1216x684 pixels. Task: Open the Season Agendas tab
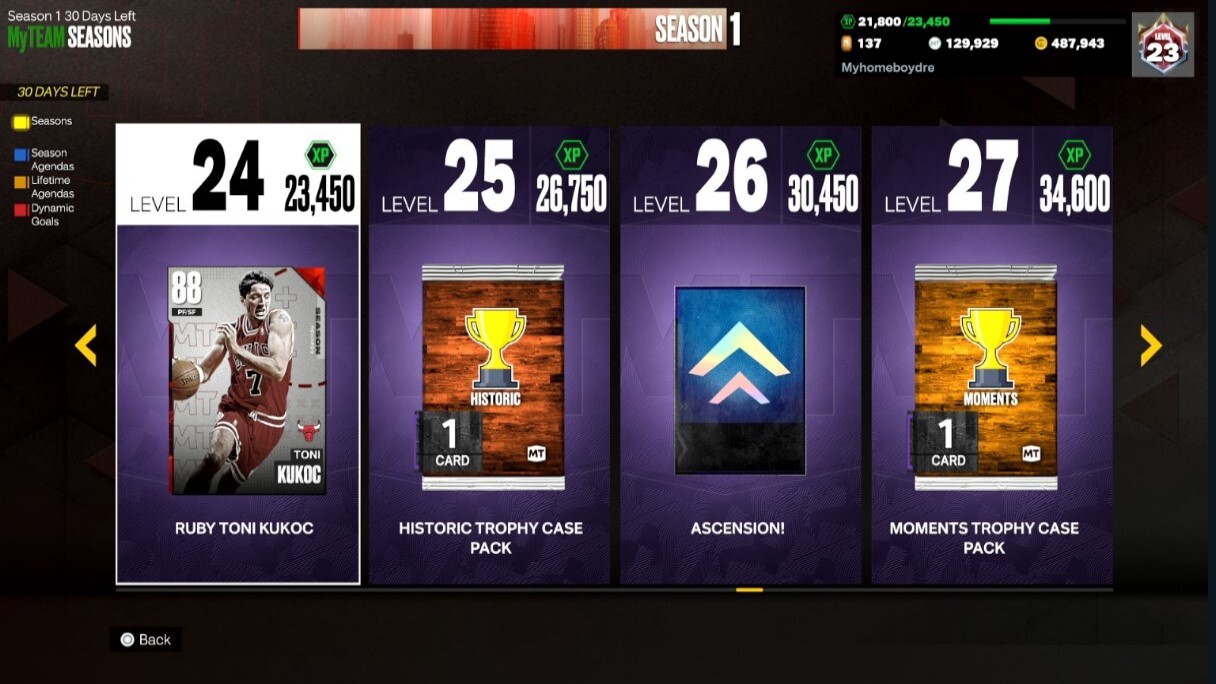[50, 160]
